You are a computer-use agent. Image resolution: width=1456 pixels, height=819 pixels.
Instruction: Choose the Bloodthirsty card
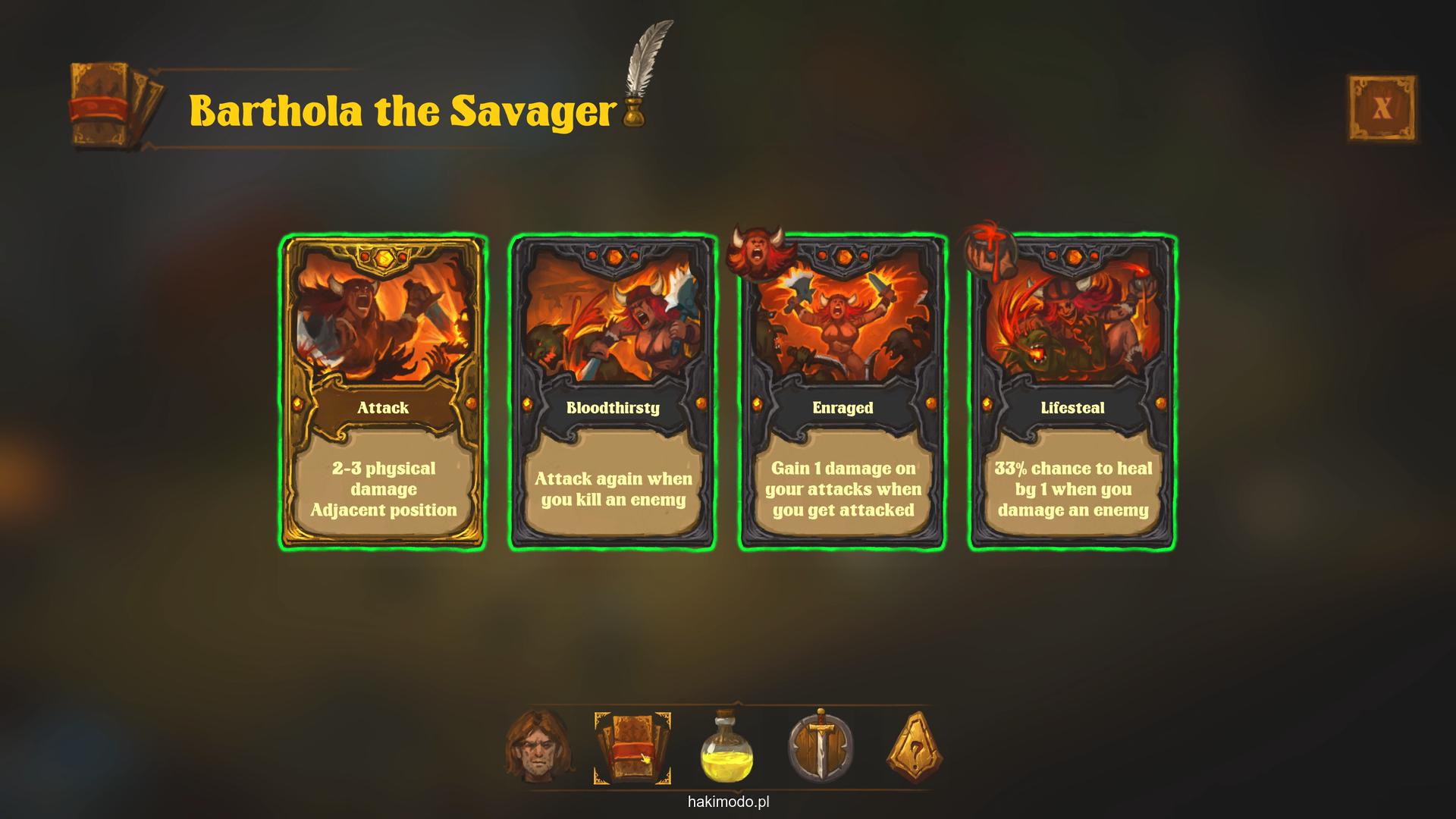pos(613,393)
